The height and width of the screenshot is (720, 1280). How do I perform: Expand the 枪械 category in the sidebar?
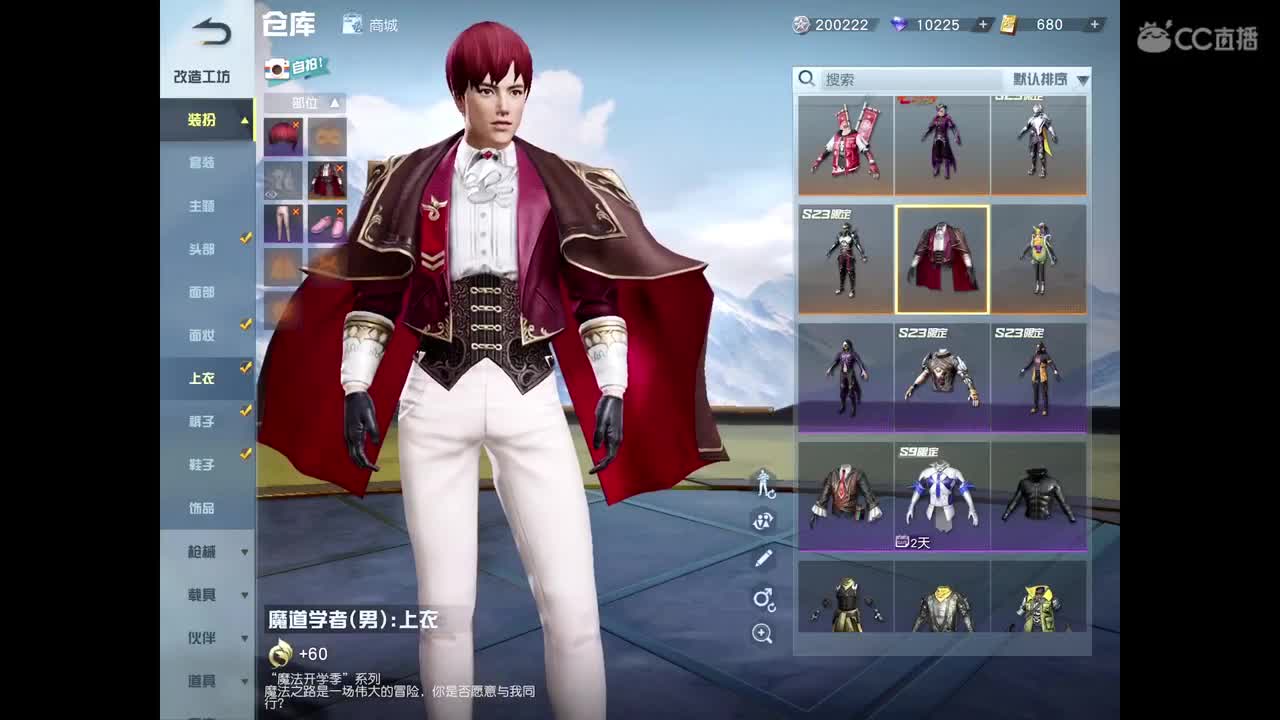coord(207,551)
